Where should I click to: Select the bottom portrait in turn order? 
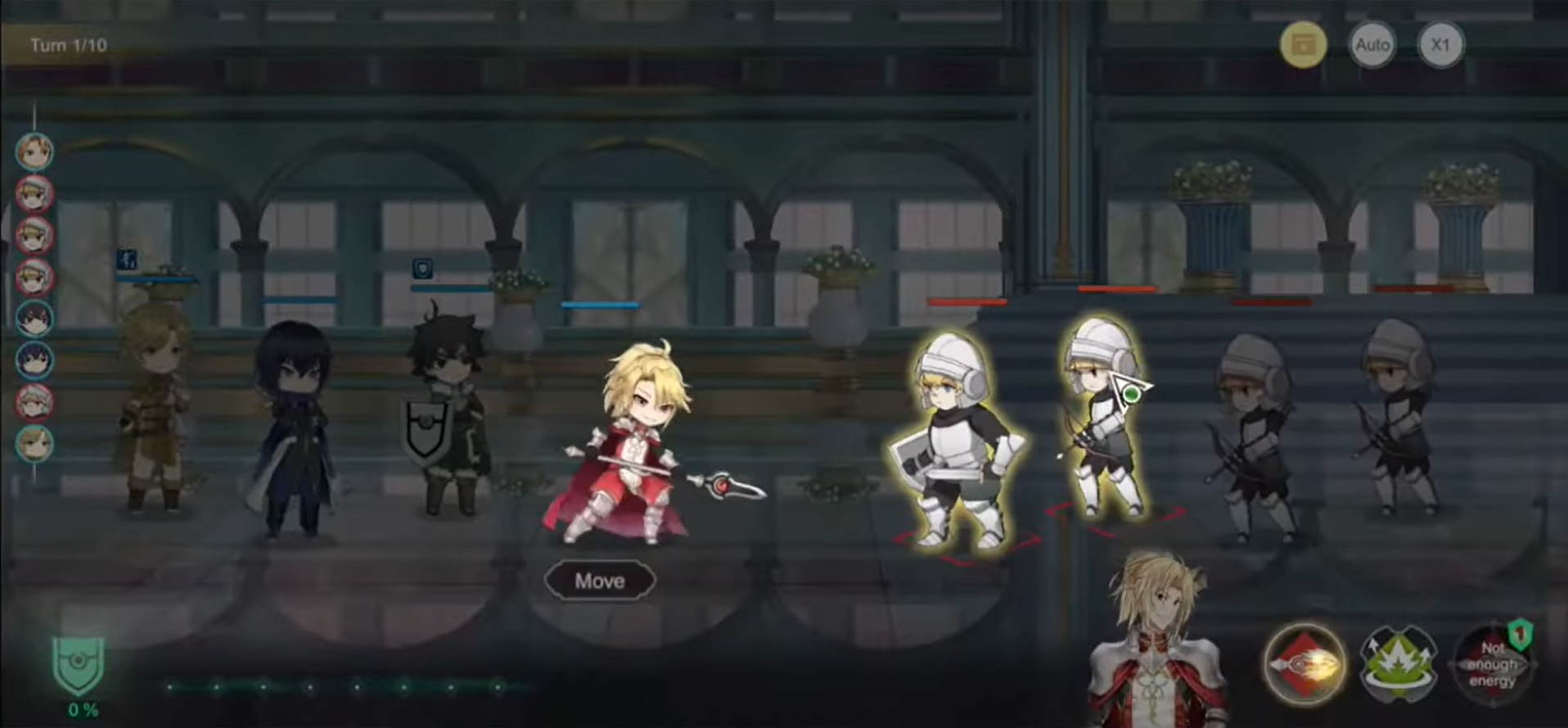(x=35, y=444)
